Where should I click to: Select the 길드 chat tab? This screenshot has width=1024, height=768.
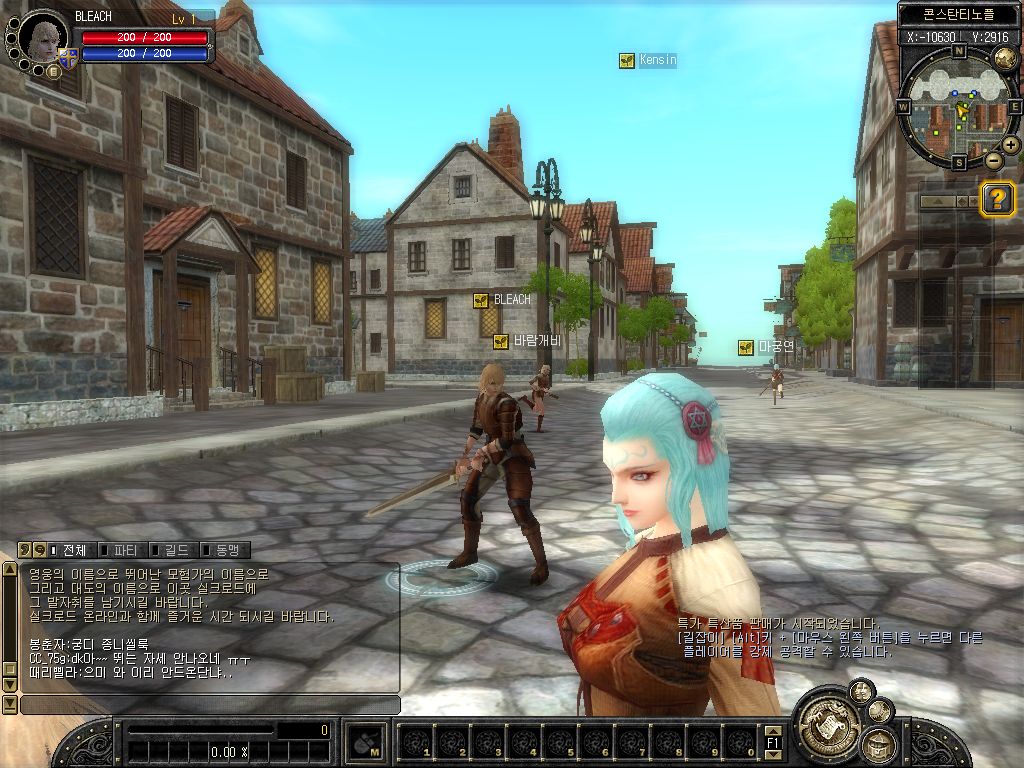(171, 550)
